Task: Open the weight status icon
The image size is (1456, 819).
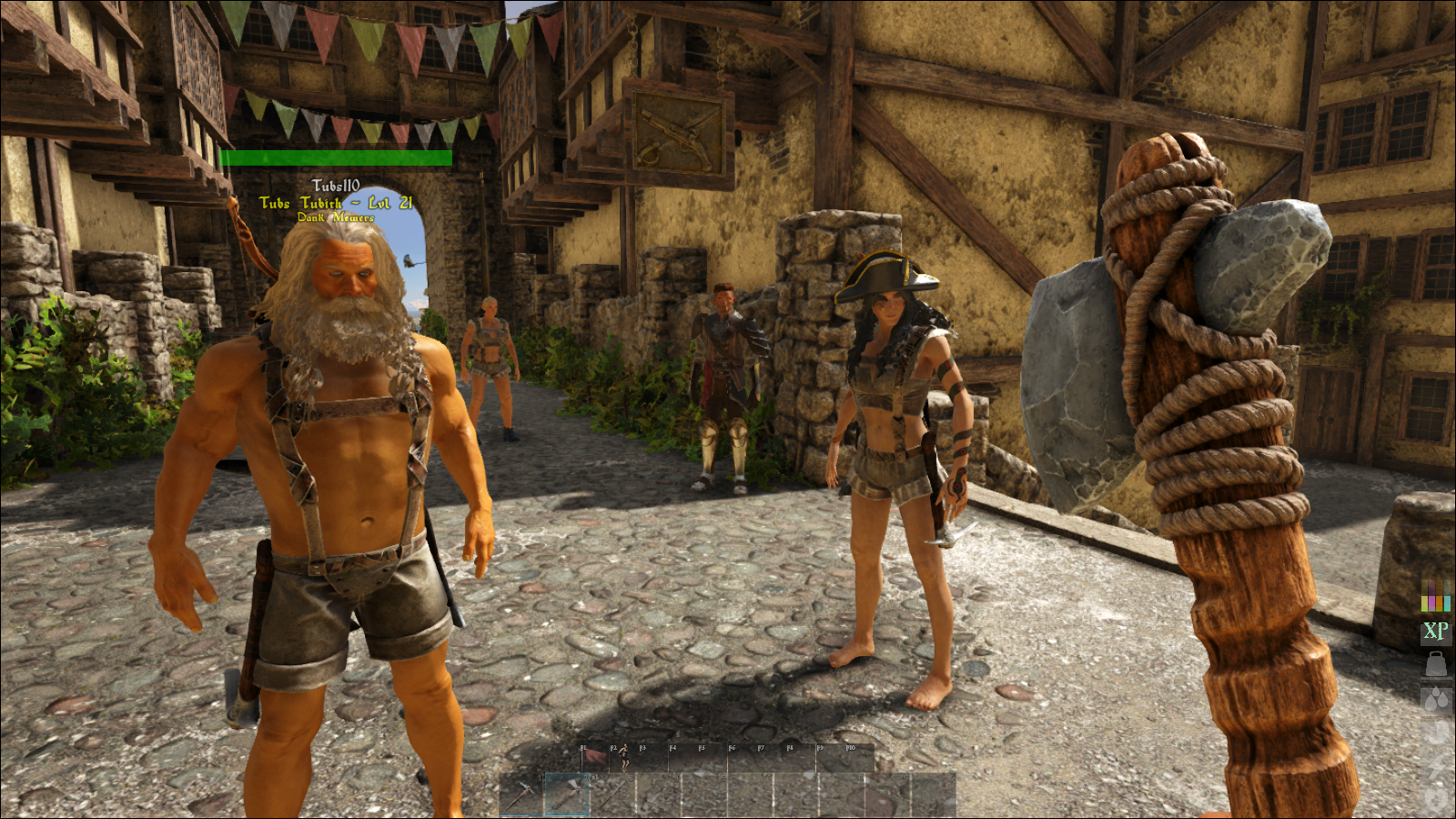Action: point(1436,663)
